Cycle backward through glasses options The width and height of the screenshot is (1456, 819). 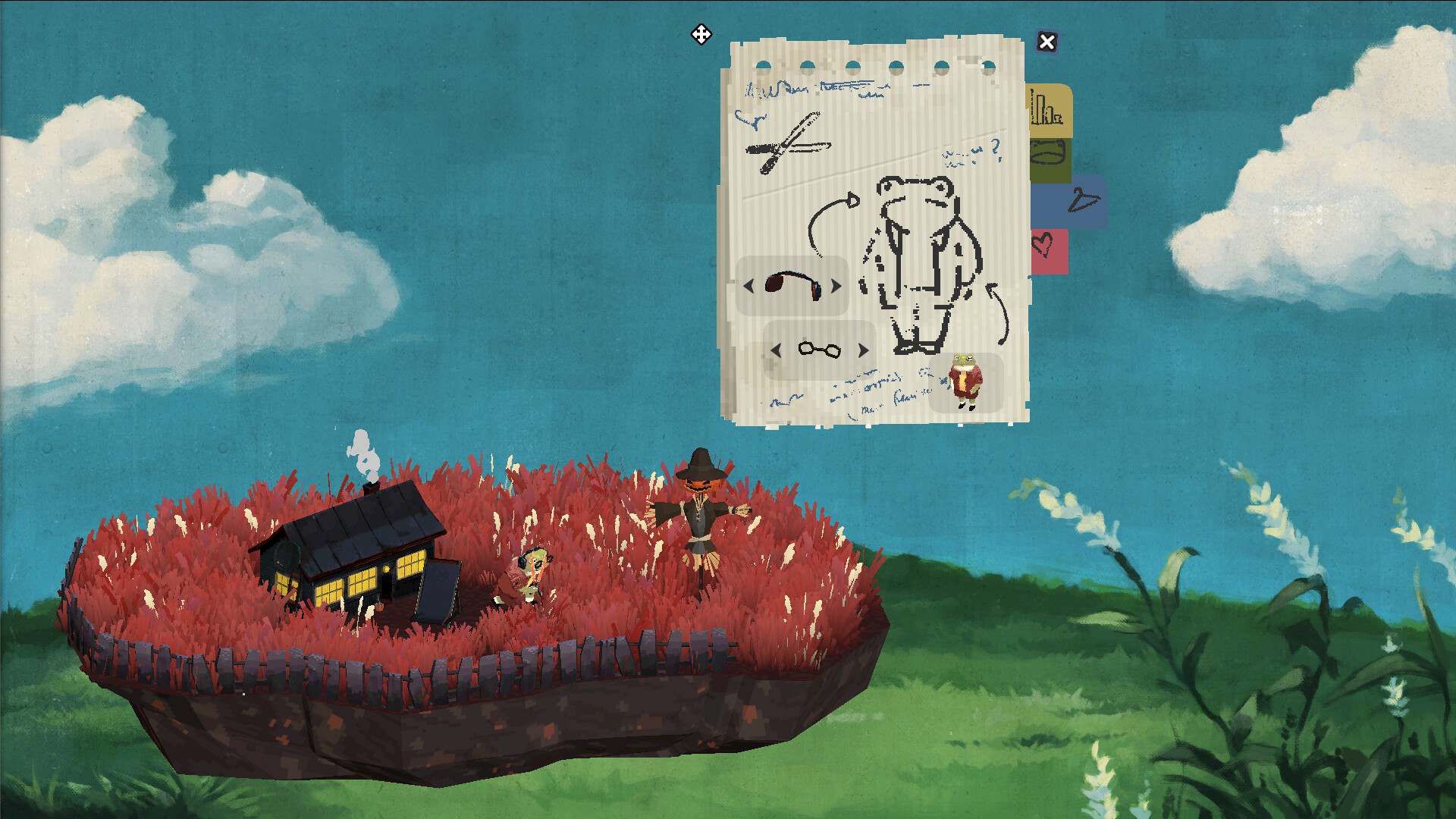(x=777, y=350)
